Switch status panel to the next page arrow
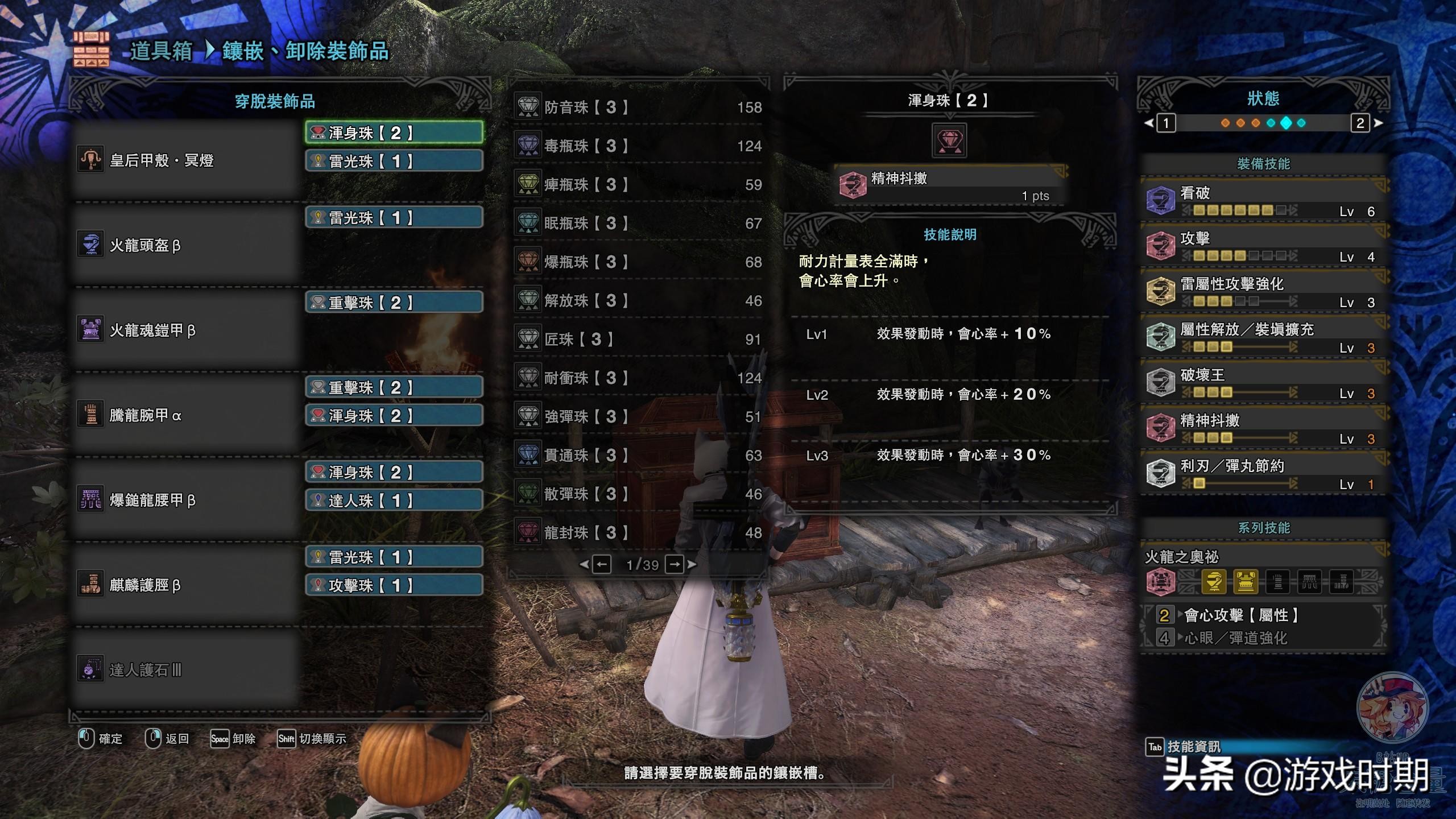This screenshot has height=819, width=1456. click(1378, 123)
